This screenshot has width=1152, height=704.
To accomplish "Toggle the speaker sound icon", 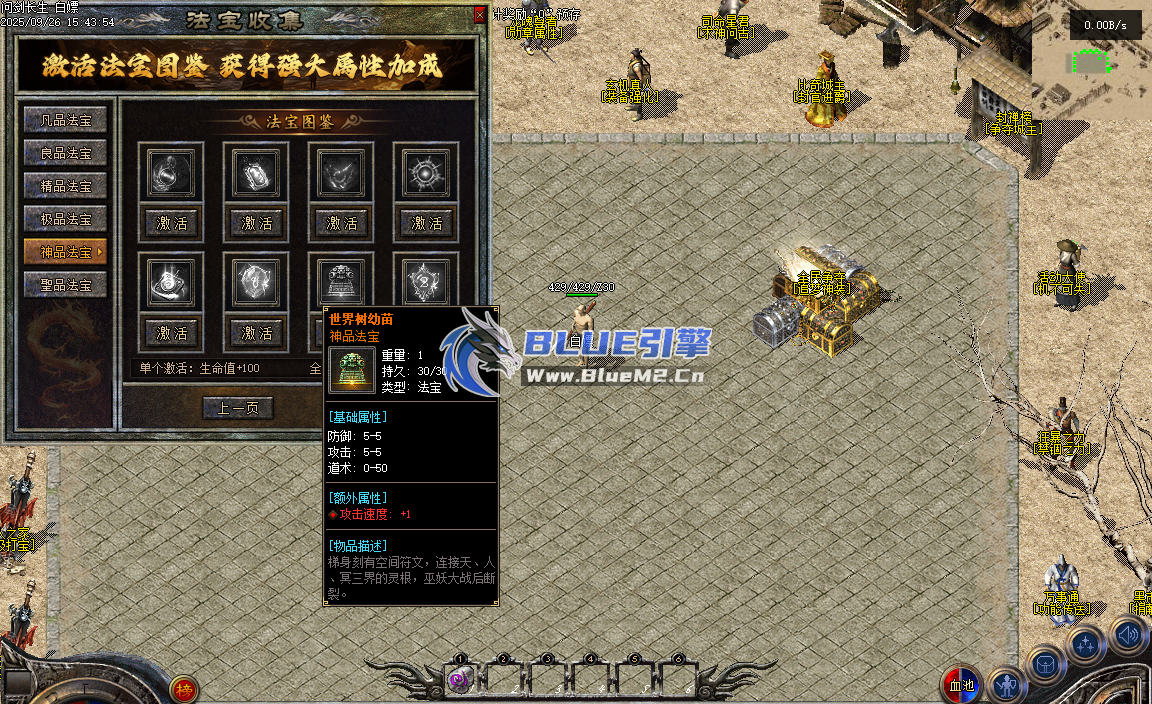I will pos(1128,633).
